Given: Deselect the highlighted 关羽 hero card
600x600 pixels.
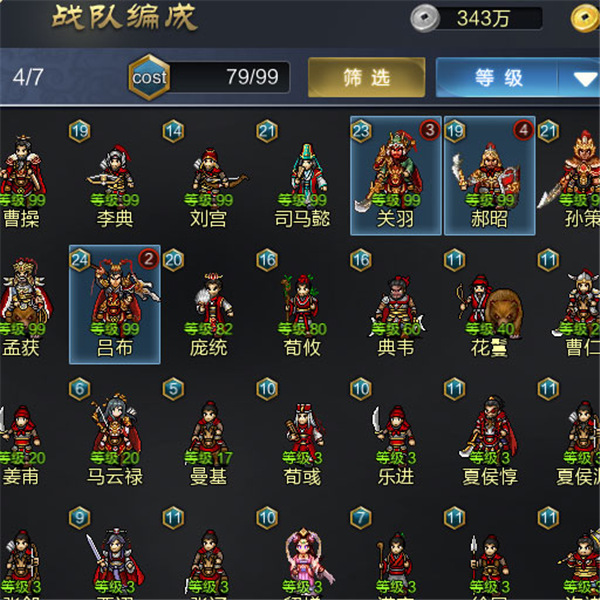Looking at the screenshot, I should [x=396, y=176].
